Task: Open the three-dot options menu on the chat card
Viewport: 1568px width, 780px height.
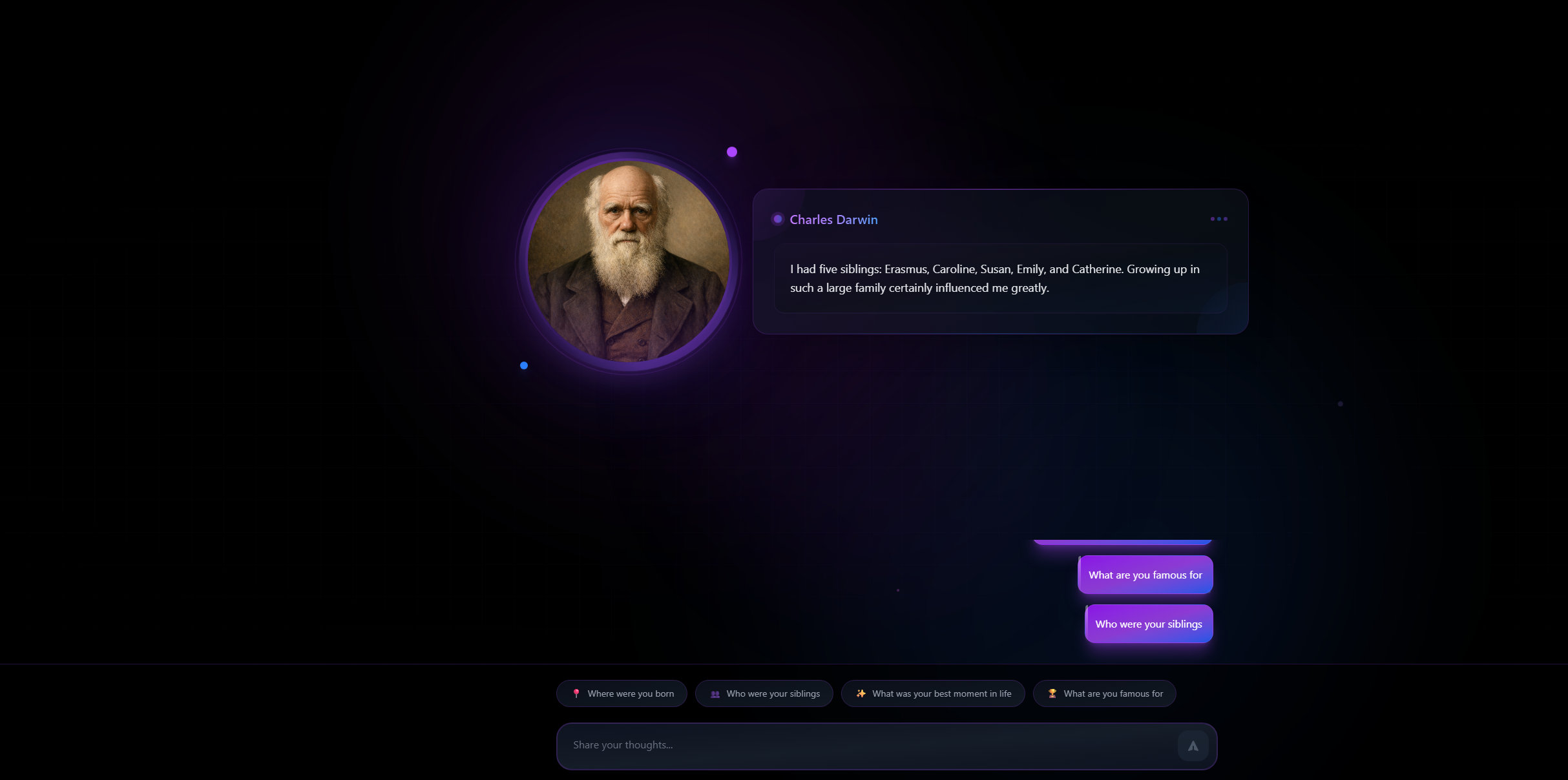Action: click(x=1218, y=218)
